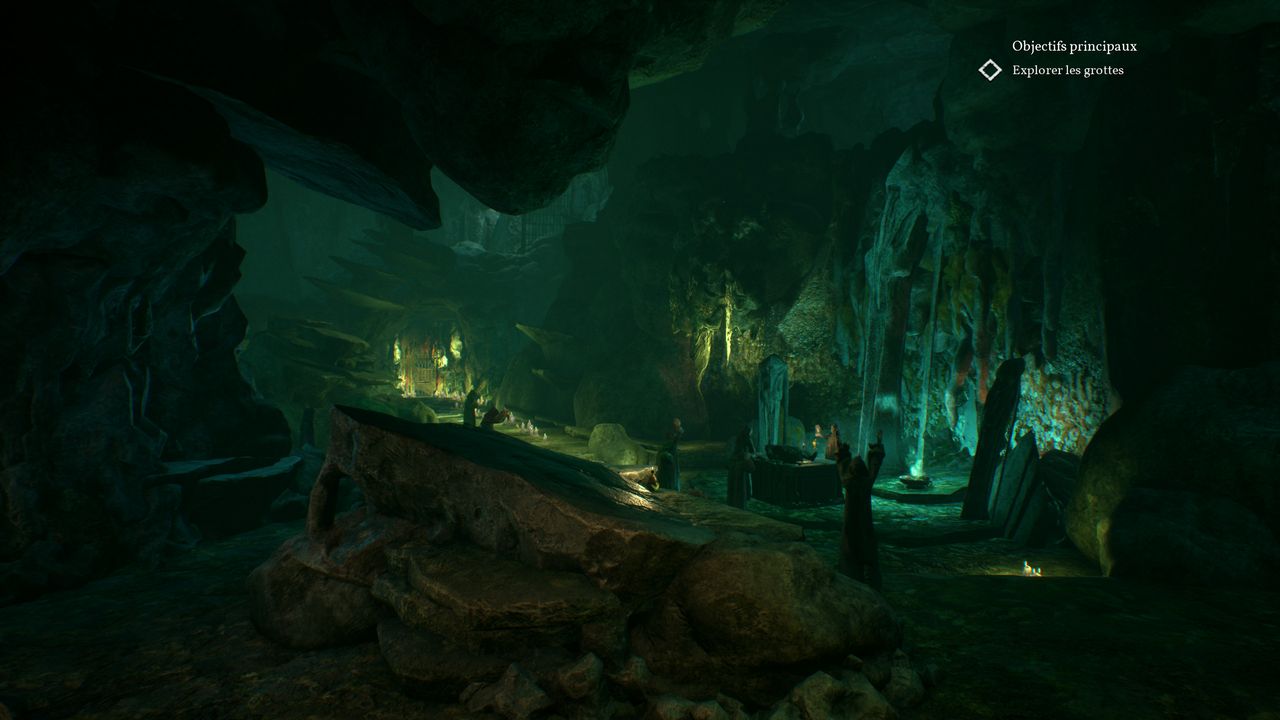The height and width of the screenshot is (720, 1280).
Task: Open the 'Objectifs principaux' tracker header
Action: pos(1074,46)
